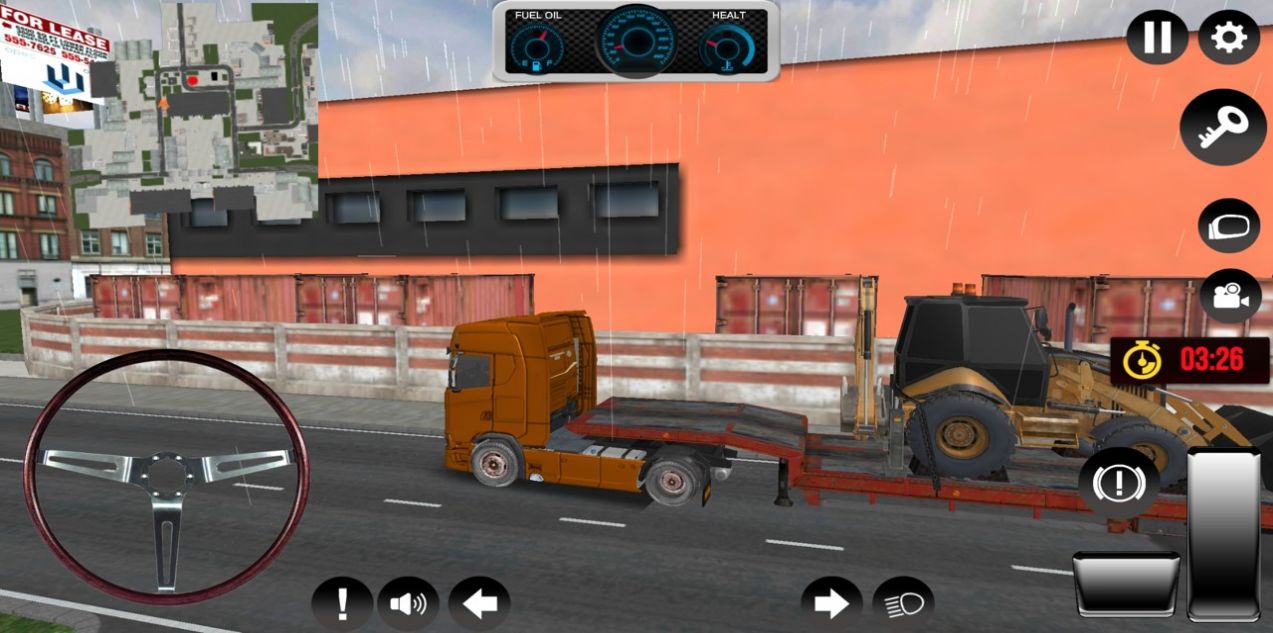Image resolution: width=1273 pixels, height=633 pixels.
Task: Tap the ignition key button
Action: (x=1222, y=127)
